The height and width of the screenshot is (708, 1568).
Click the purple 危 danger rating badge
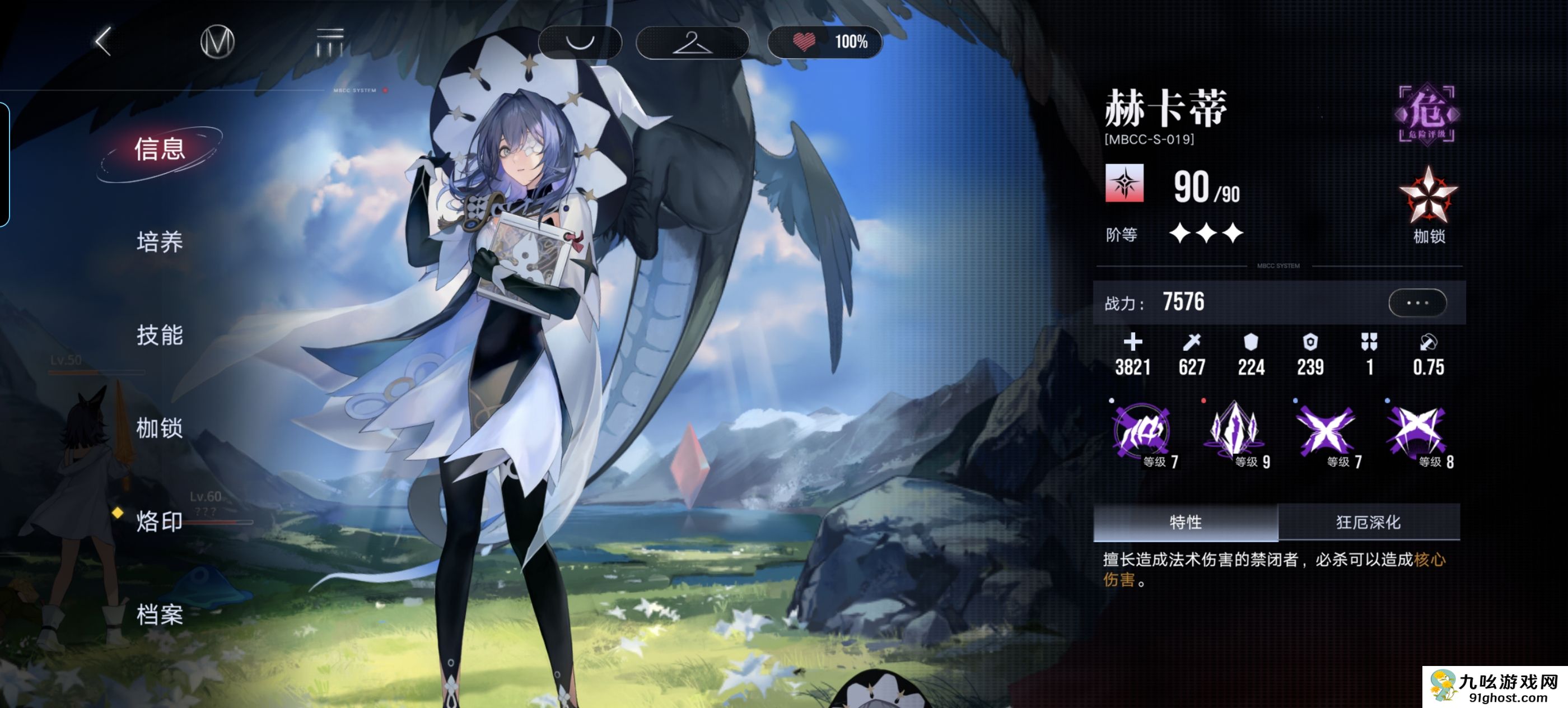click(x=1427, y=114)
